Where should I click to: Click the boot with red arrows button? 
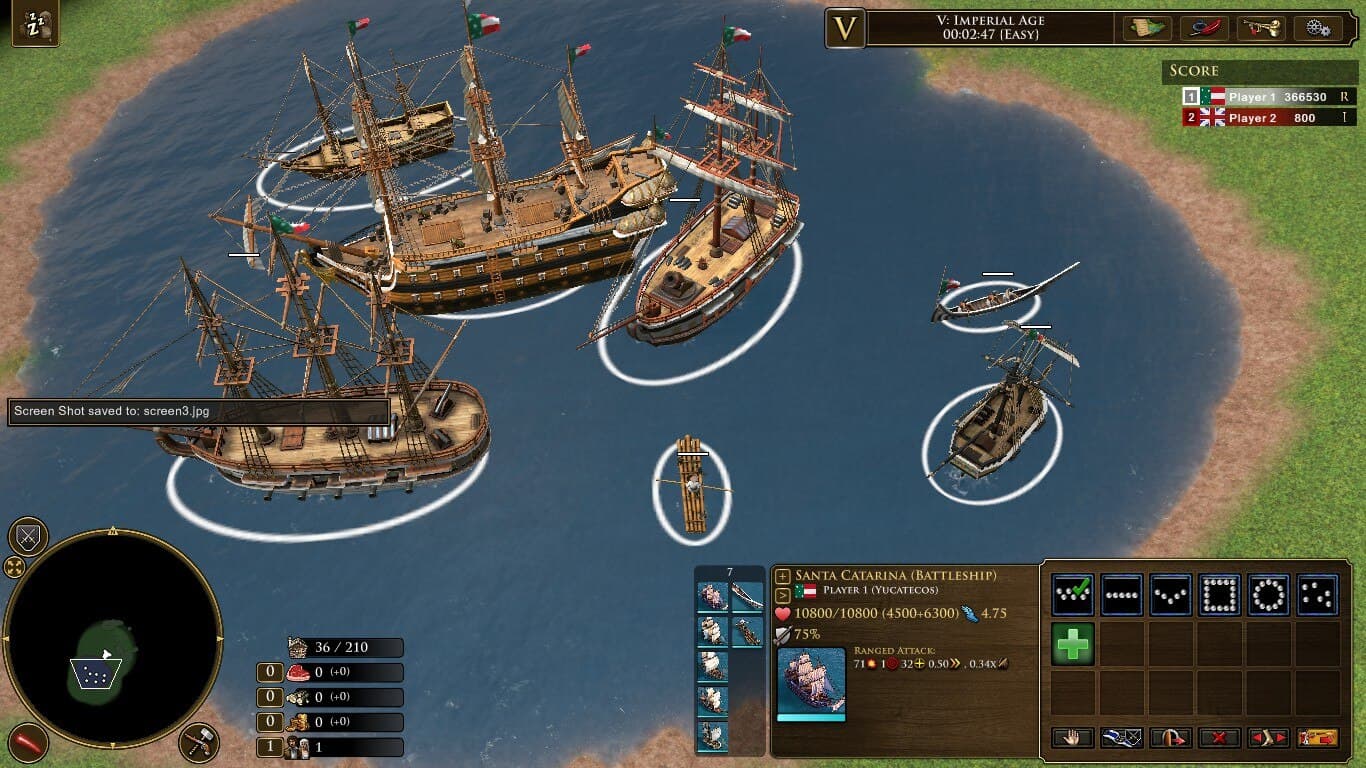(1268, 738)
